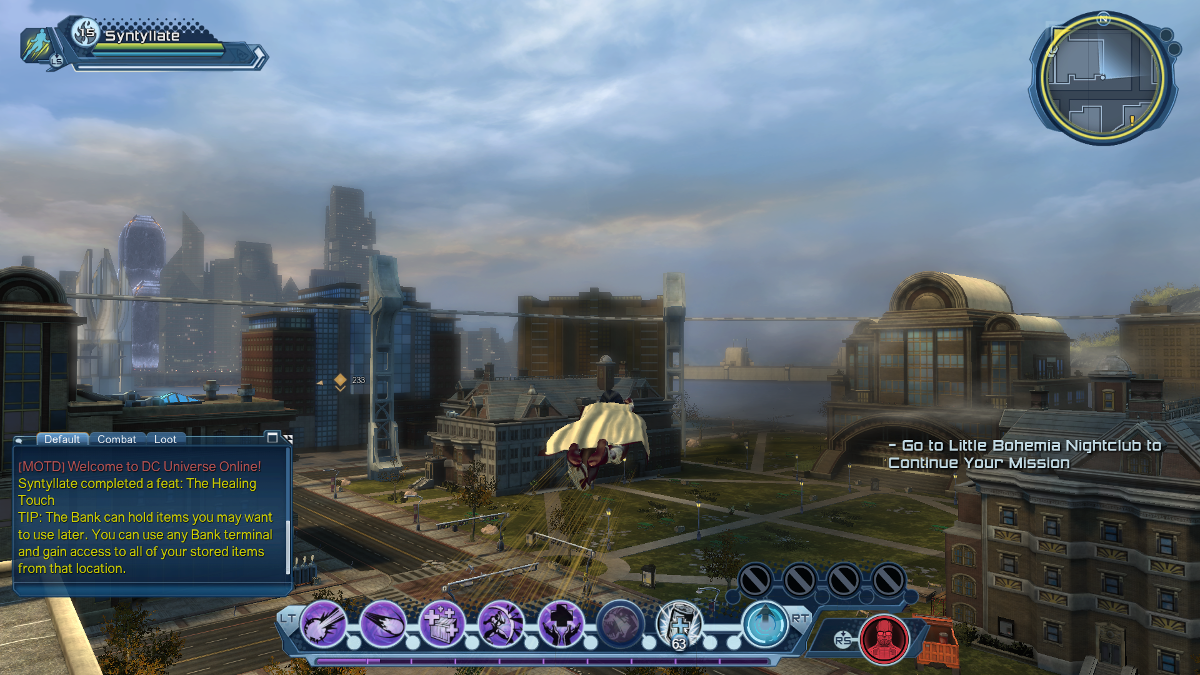Use the purple comet projectile ability
This screenshot has height=675, width=1200.
click(383, 623)
